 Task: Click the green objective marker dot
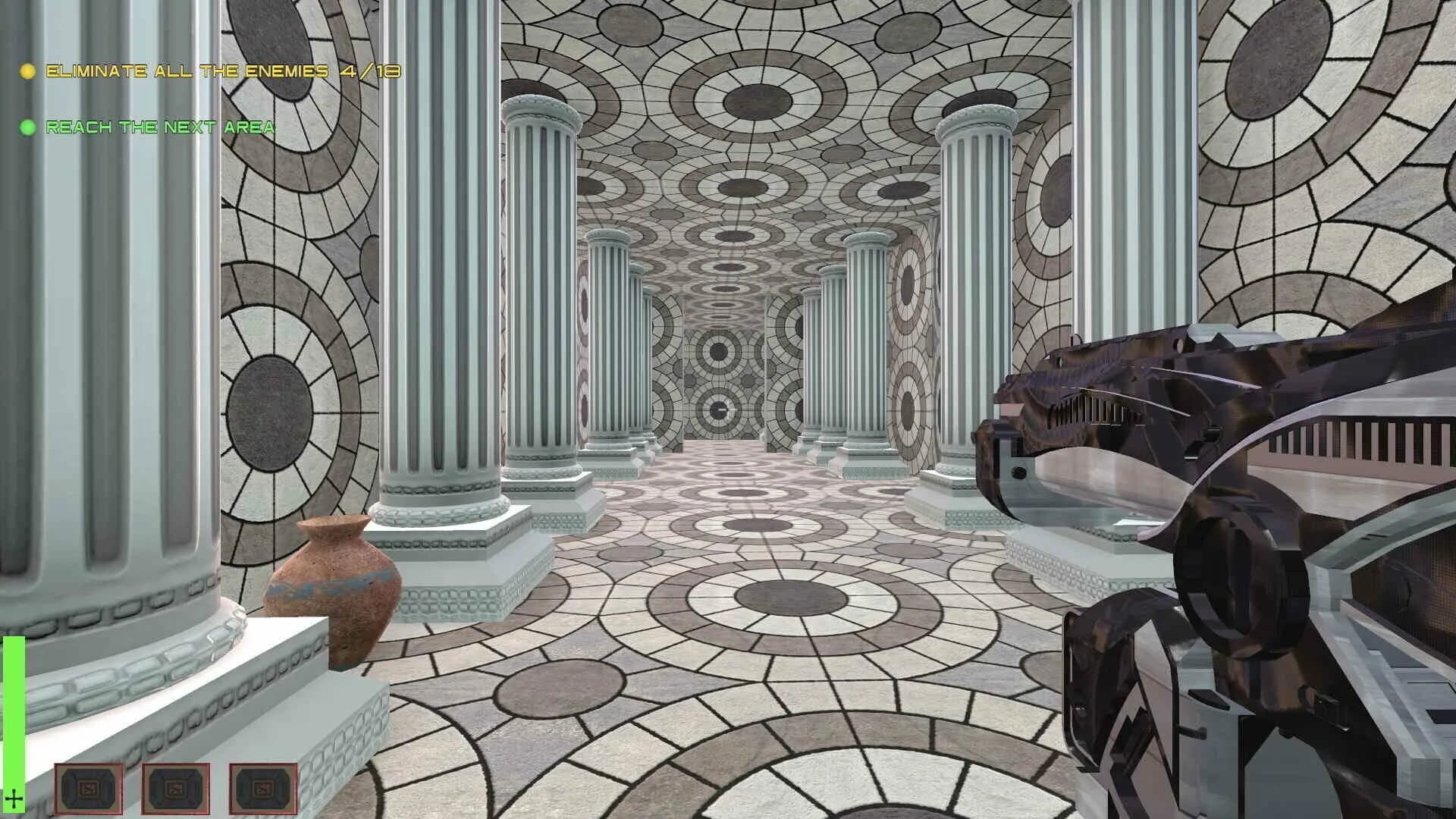(x=28, y=127)
